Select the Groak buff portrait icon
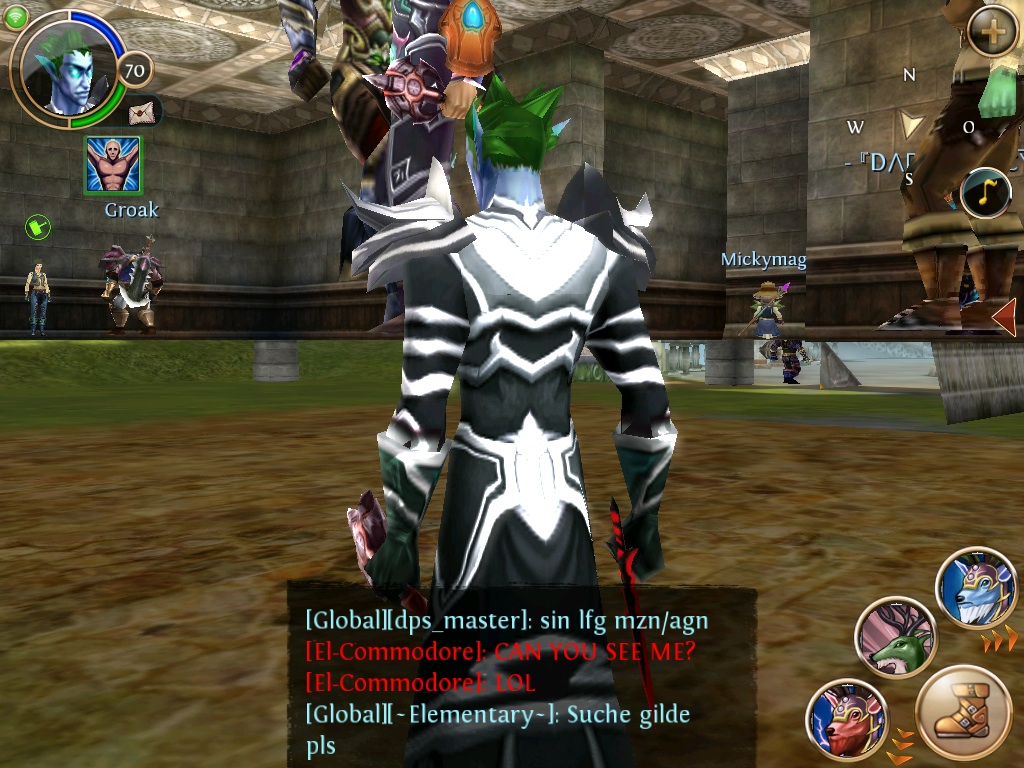 coord(112,166)
